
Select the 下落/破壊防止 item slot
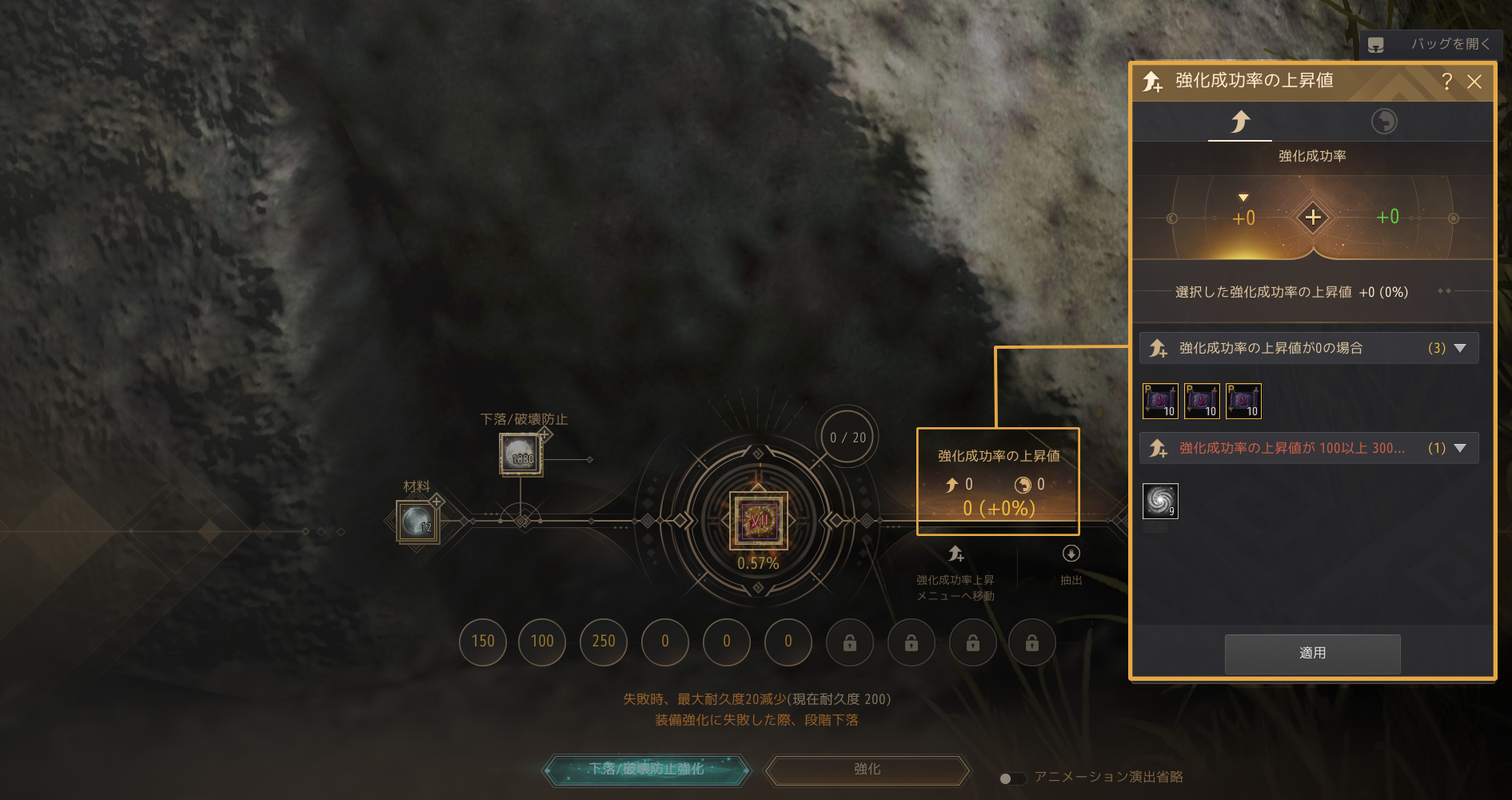pyautogui.click(x=521, y=454)
